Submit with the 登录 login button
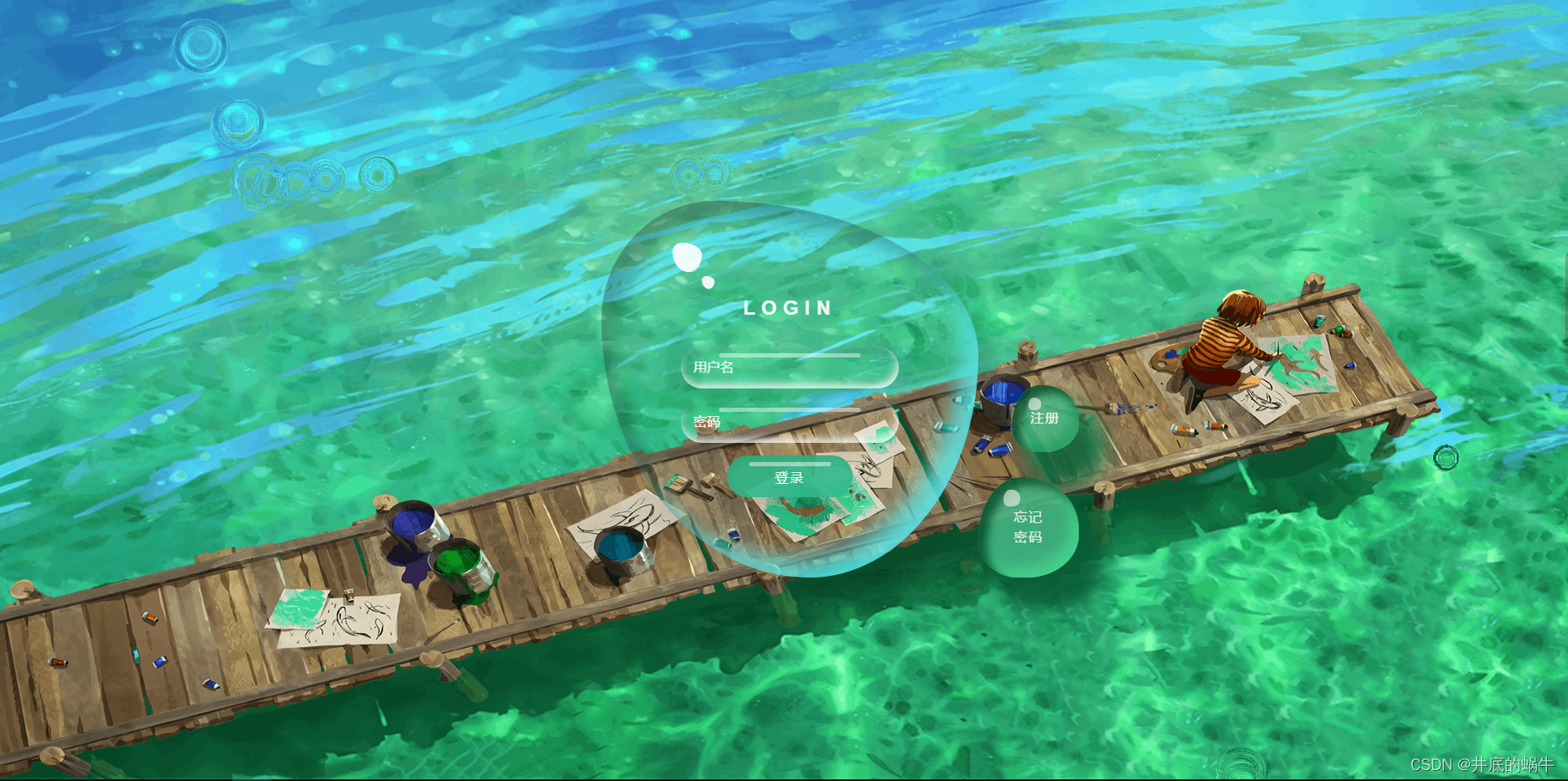This screenshot has height=781, width=1568. click(x=789, y=477)
